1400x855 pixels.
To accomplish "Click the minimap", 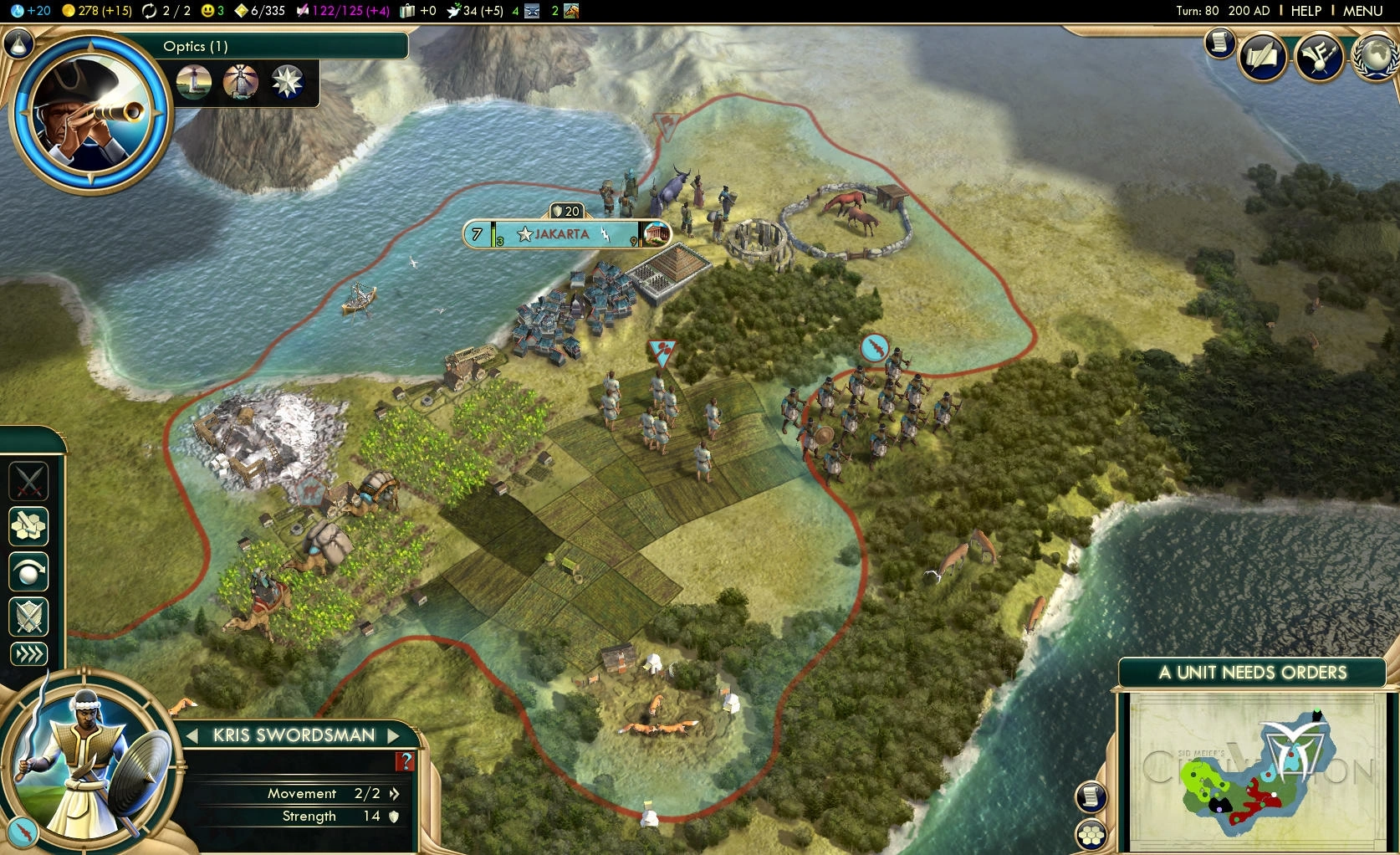I will [x=1252, y=771].
